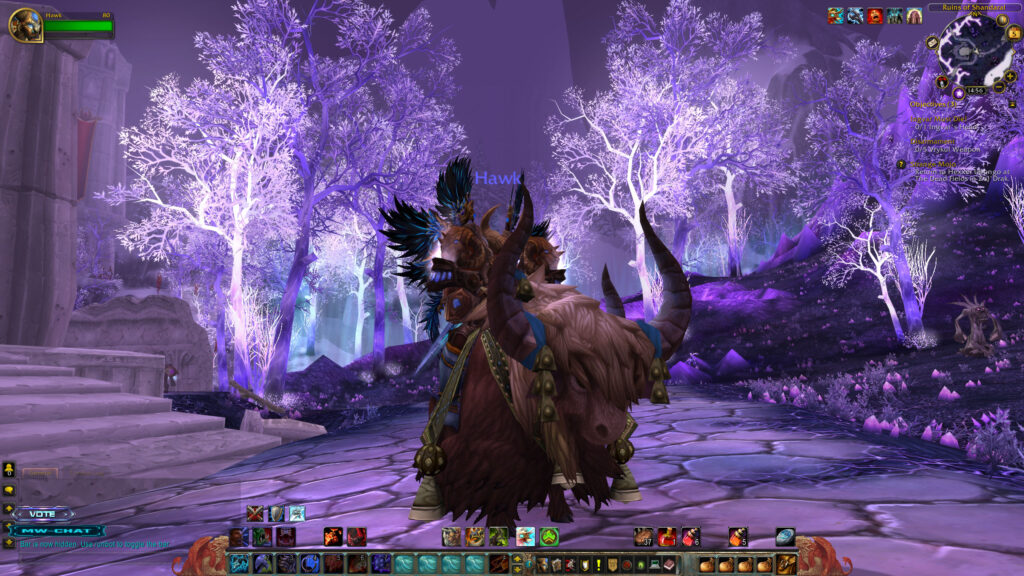This screenshot has height=576, width=1024.
Task: Select the General chat tab
Action: coord(40,473)
